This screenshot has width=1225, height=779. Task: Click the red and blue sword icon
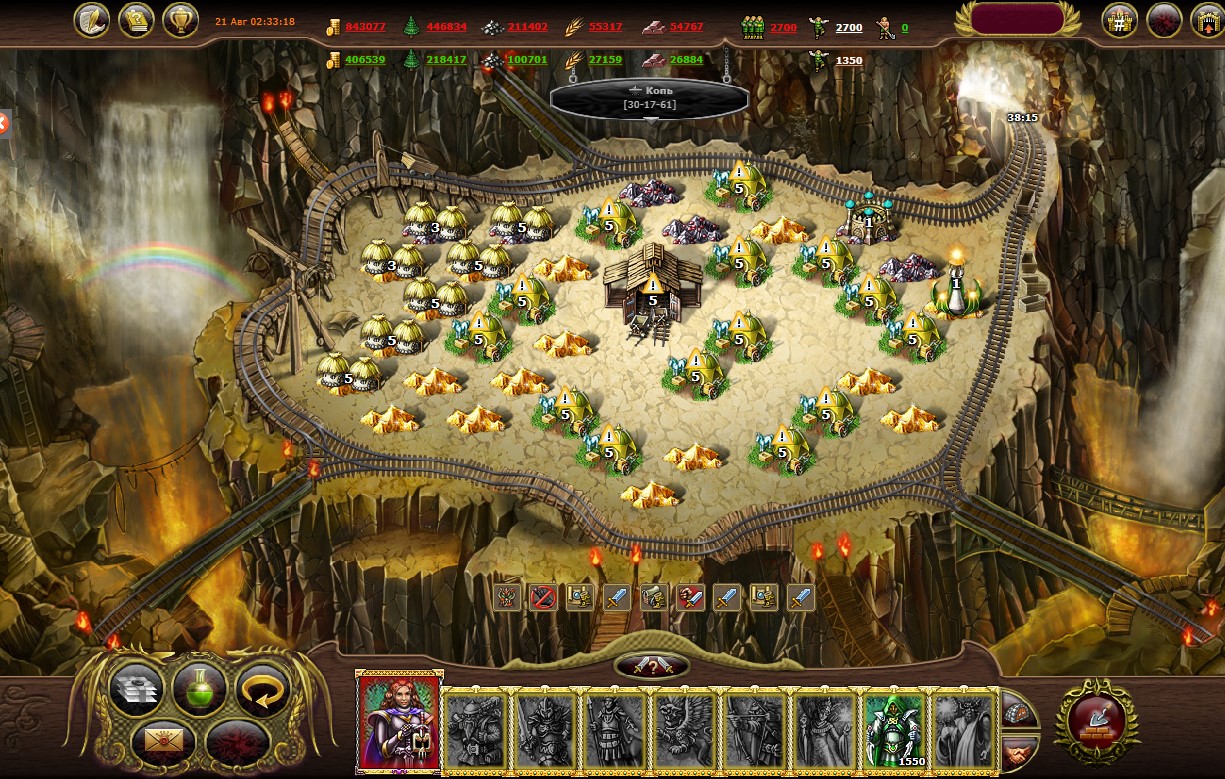690,598
